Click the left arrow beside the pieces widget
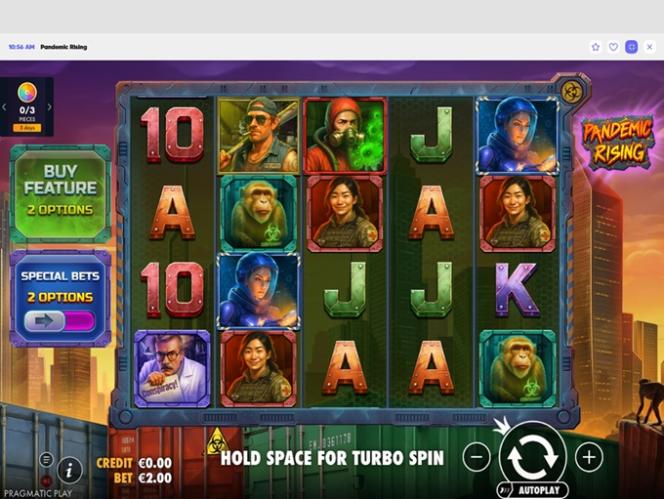This screenshot has width=664, height=499. [x=4, y=107]
